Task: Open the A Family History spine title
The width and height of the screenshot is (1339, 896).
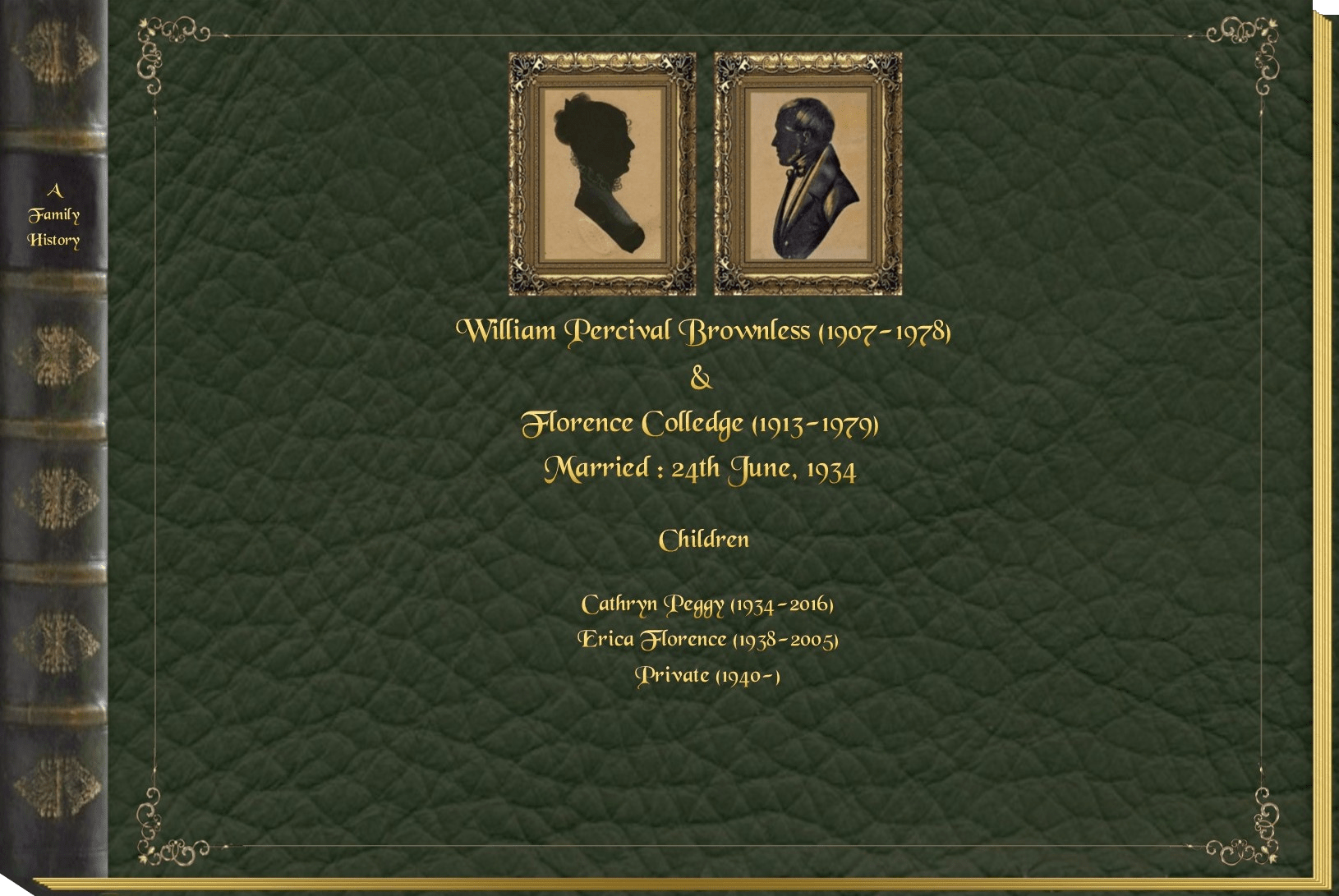Action: [x=54, y=215]
